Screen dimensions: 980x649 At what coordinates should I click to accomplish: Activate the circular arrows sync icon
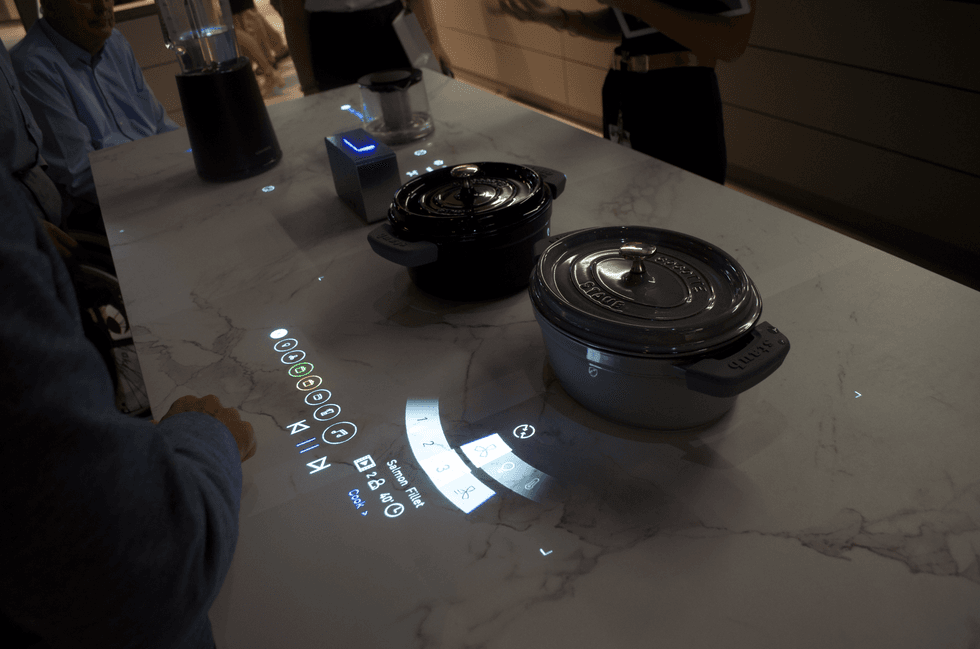[524, 431]
